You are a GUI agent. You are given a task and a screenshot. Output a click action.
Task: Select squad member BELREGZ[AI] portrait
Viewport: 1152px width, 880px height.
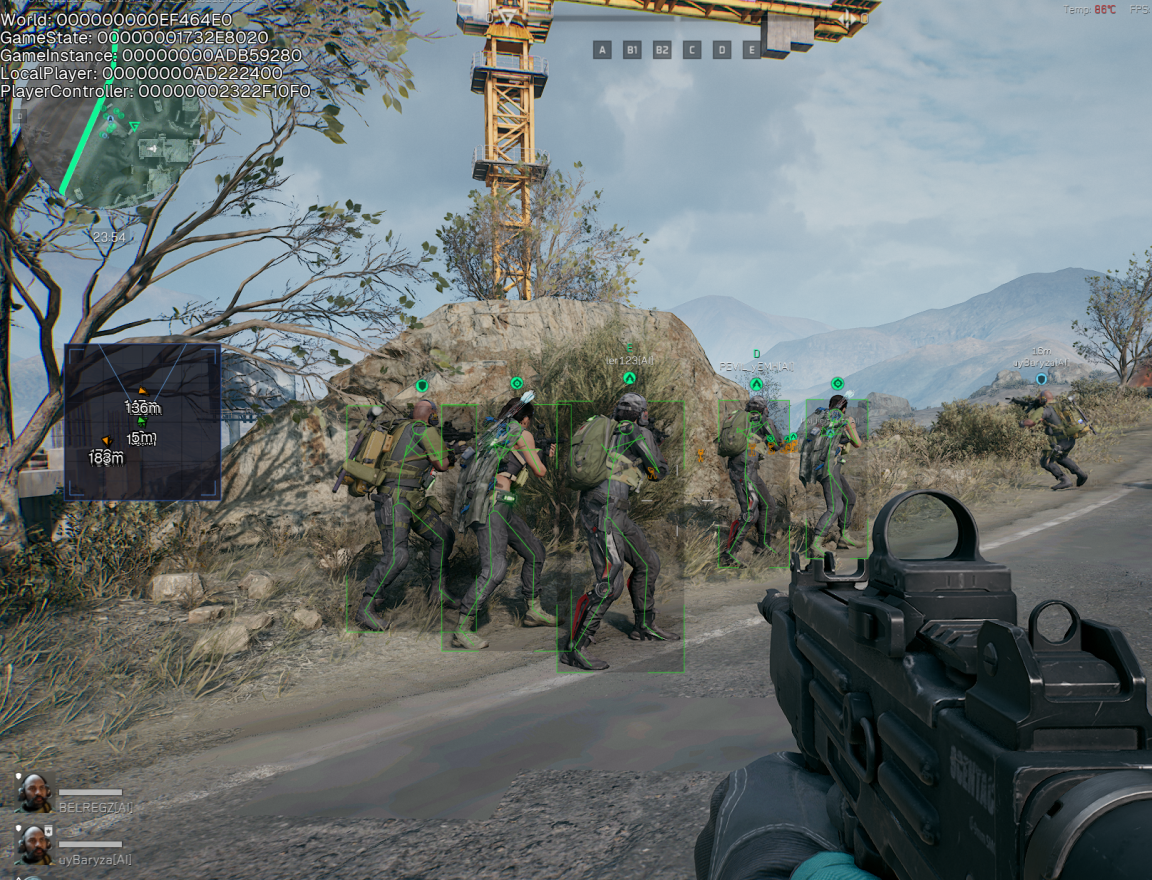tap(35, 793)
